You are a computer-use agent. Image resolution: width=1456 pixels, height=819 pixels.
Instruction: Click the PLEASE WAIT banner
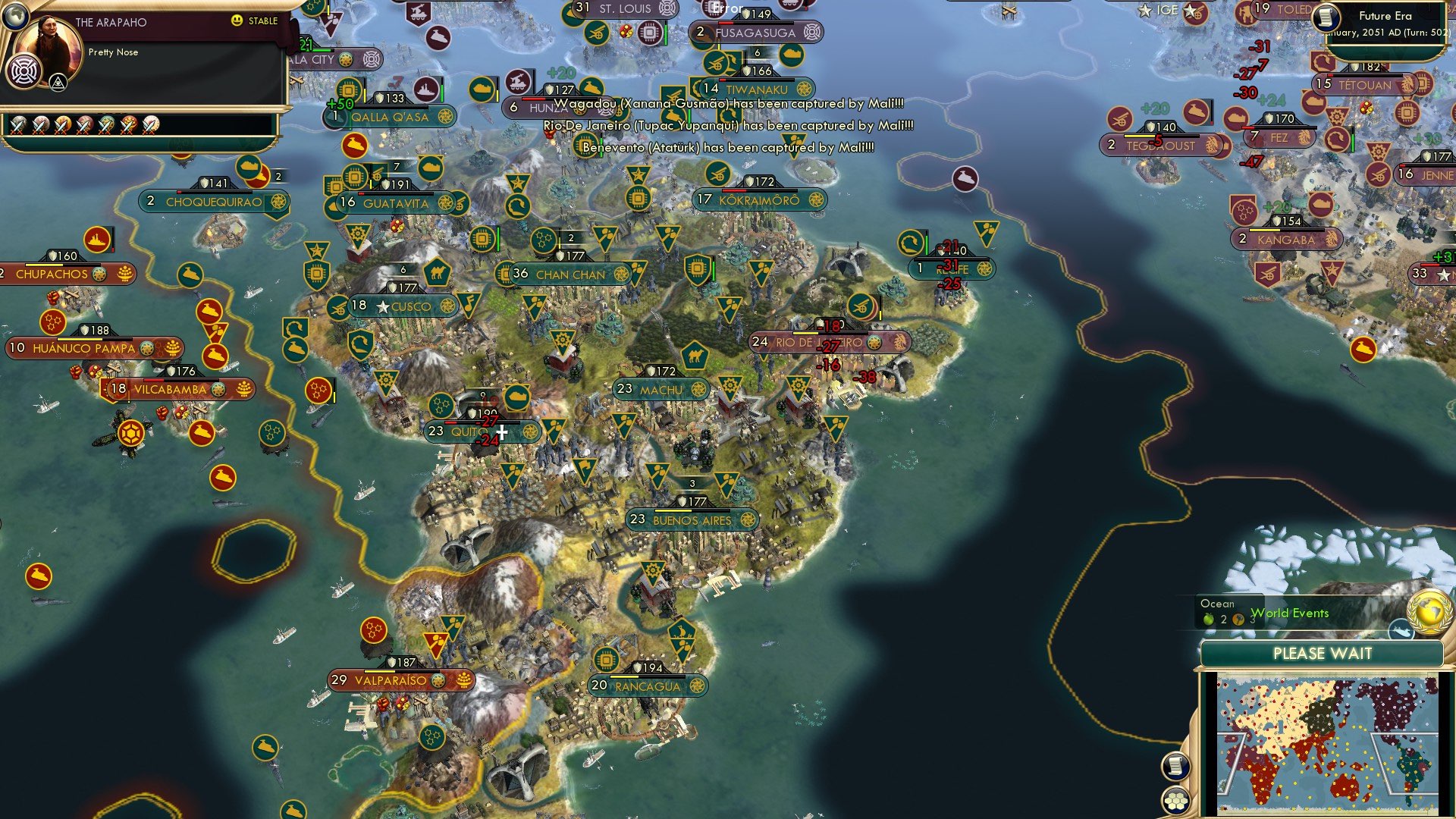click(x=1323, y=653)
